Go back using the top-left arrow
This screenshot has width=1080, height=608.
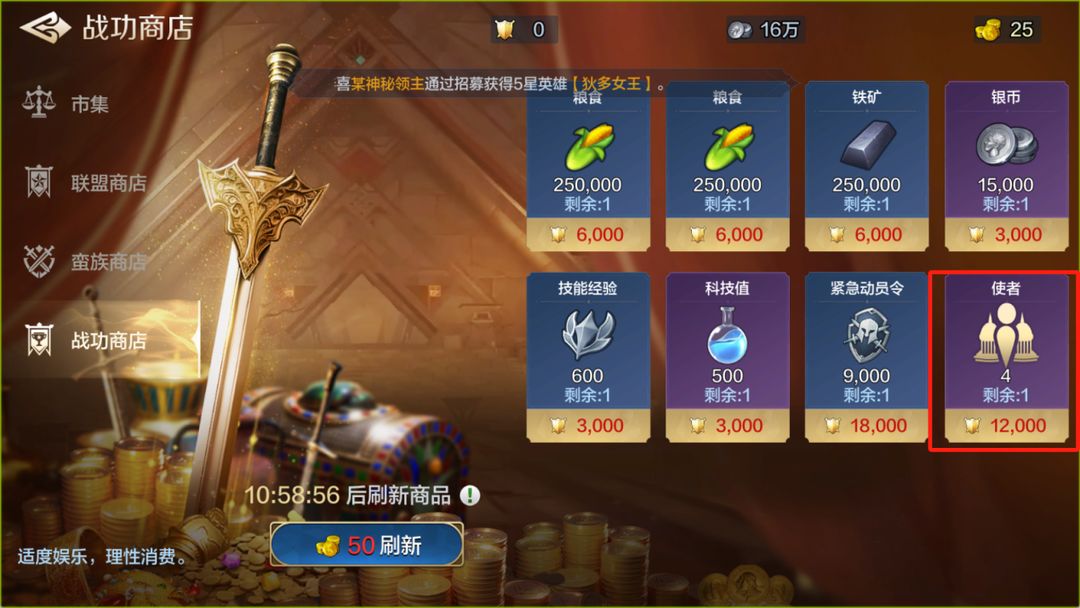click(45, 28)
